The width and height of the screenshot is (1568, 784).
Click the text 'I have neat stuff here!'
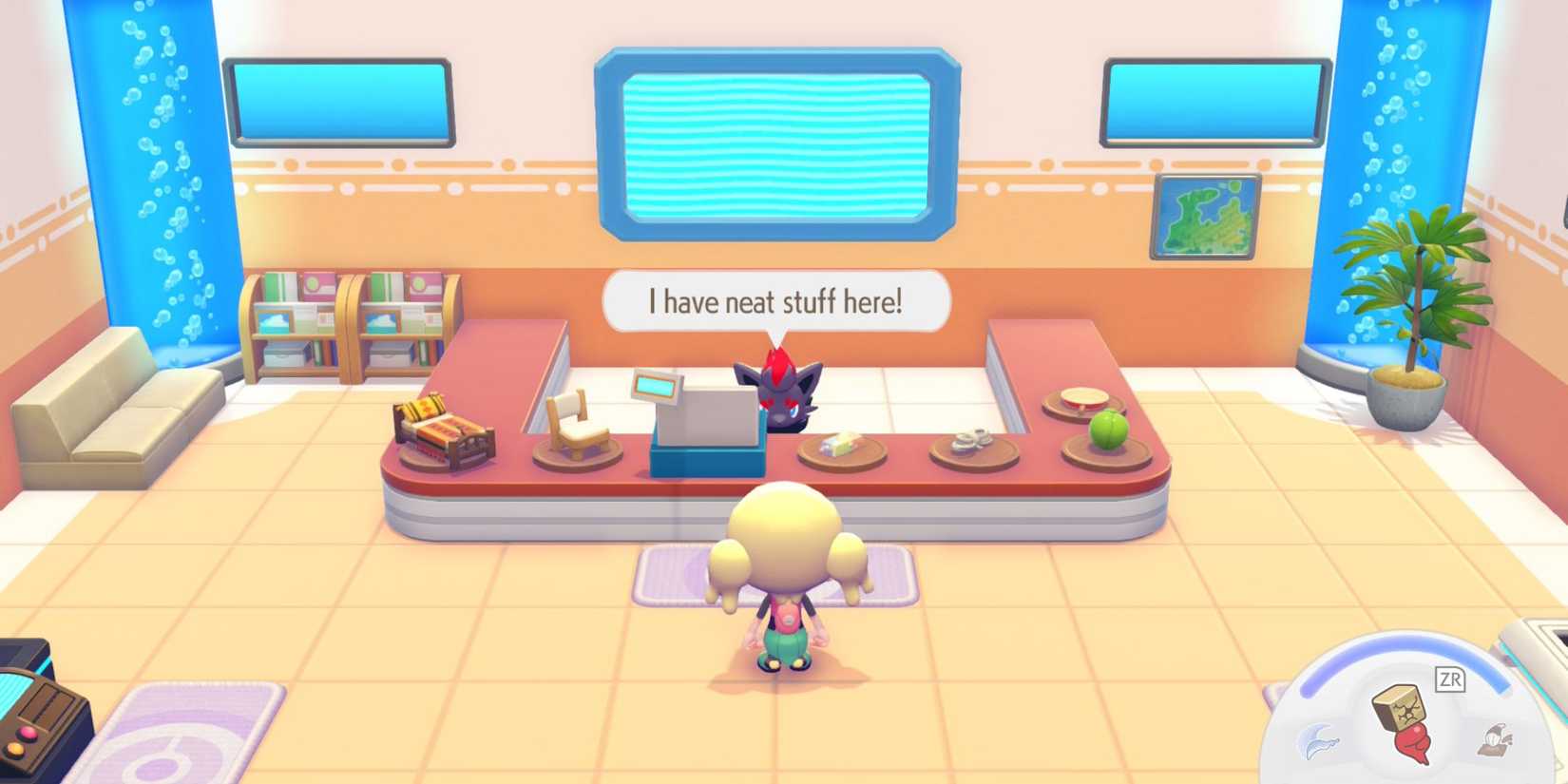coord(774,300)
